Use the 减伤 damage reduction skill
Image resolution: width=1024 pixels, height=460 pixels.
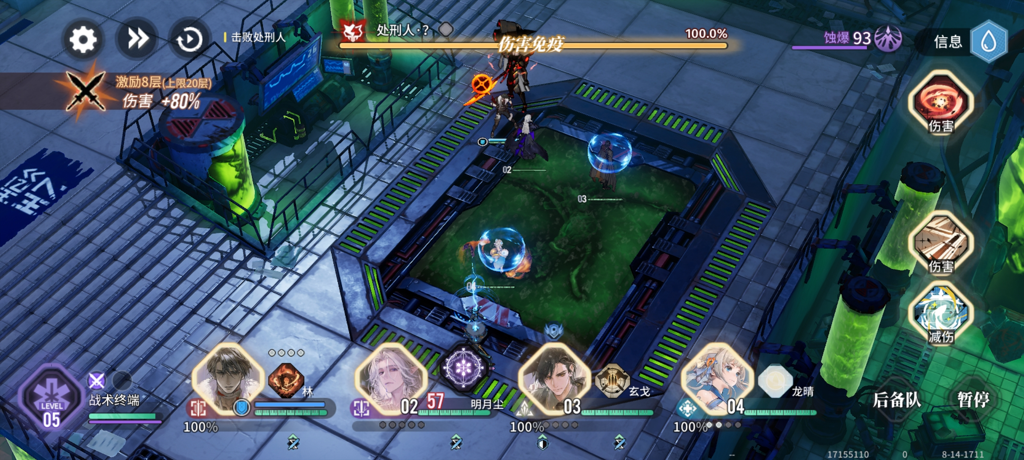[x=941, y=312]
